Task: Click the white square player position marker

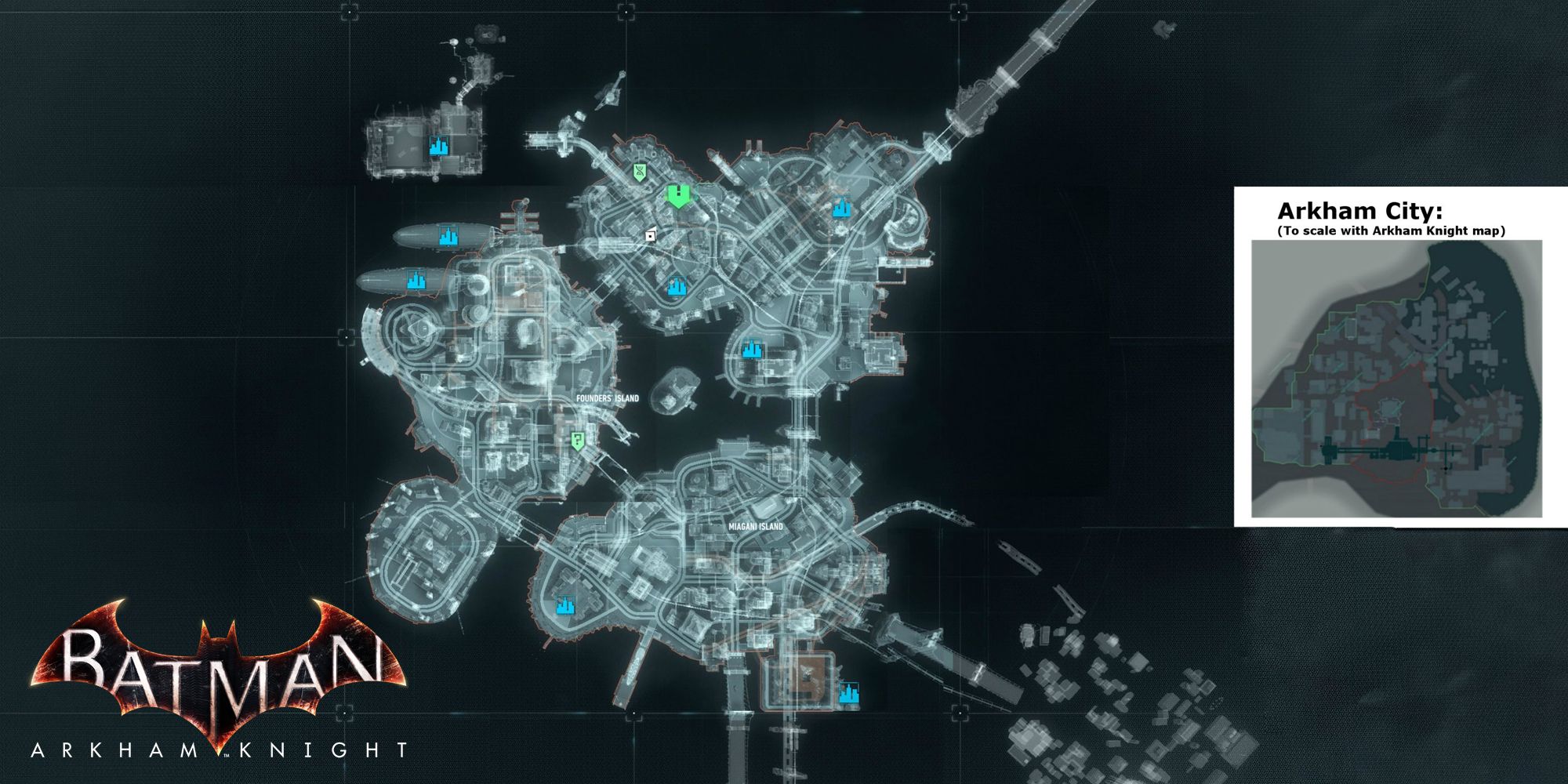Action: 650,234
